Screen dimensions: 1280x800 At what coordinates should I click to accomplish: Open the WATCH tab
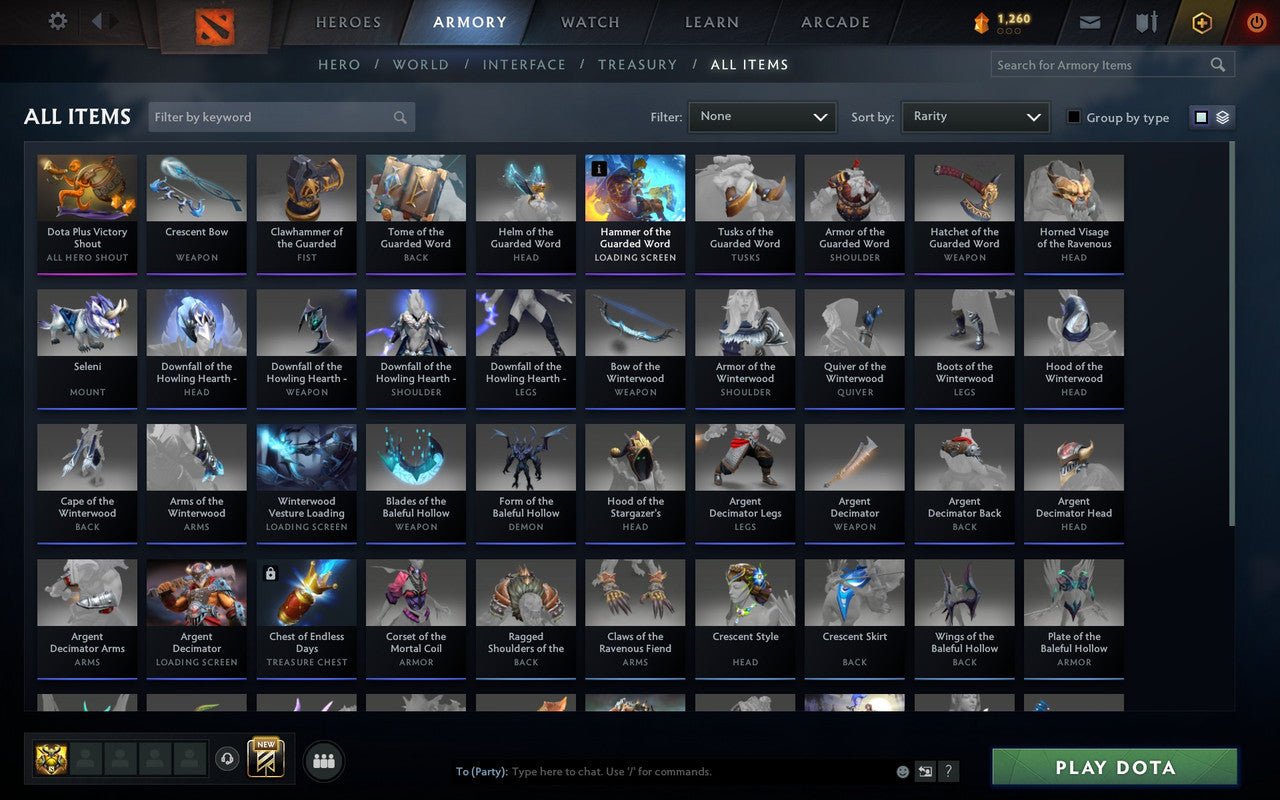pos(589,22)
